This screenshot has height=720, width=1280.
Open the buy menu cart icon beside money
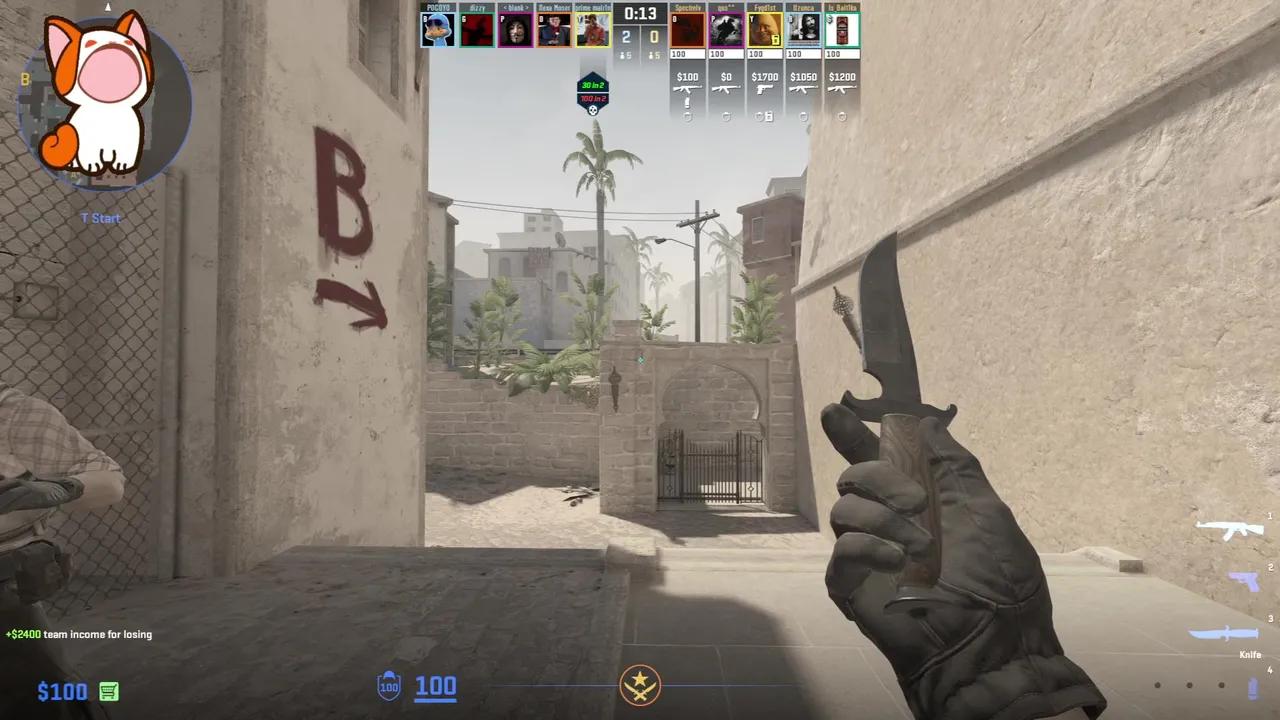pos(108,691)
